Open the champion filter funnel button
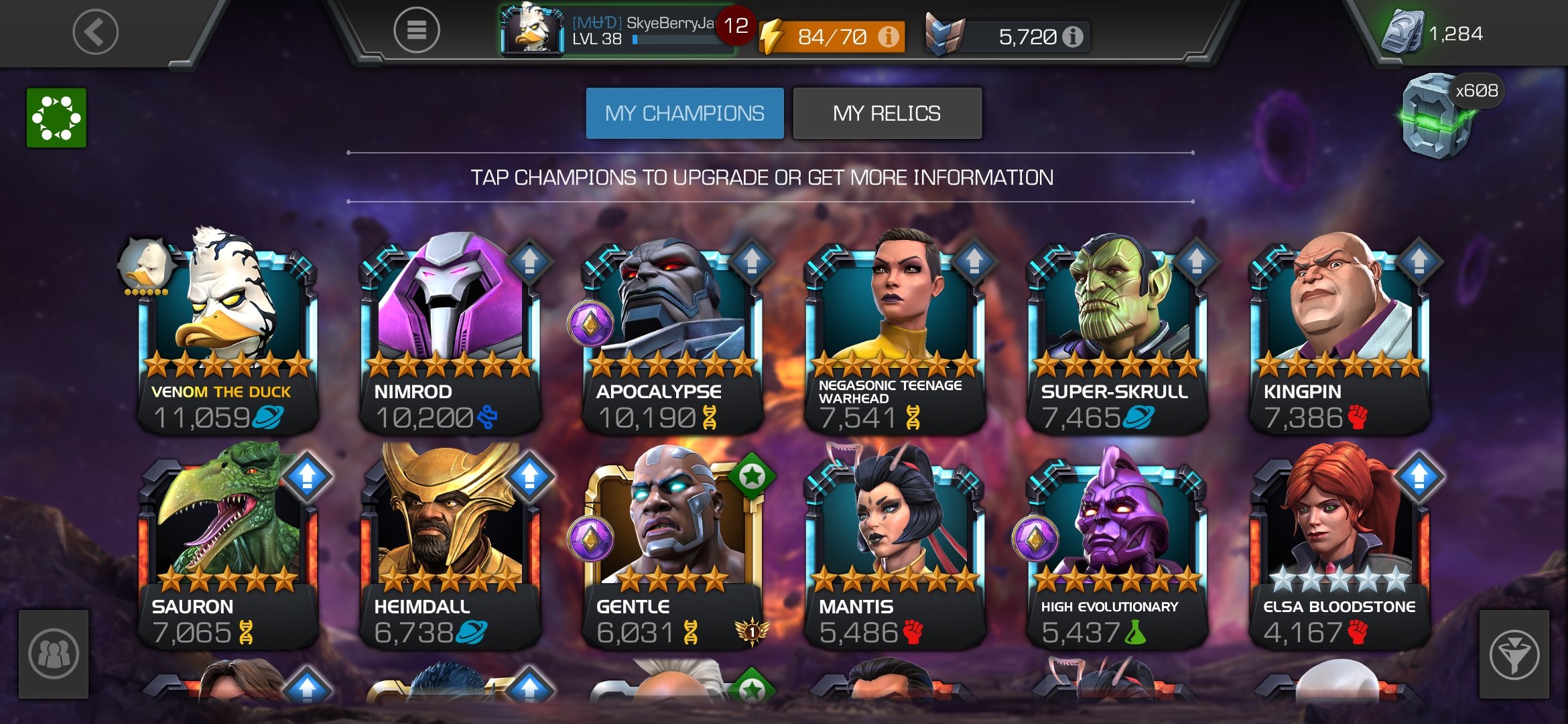1568x724 pixels. point(1513,654)
